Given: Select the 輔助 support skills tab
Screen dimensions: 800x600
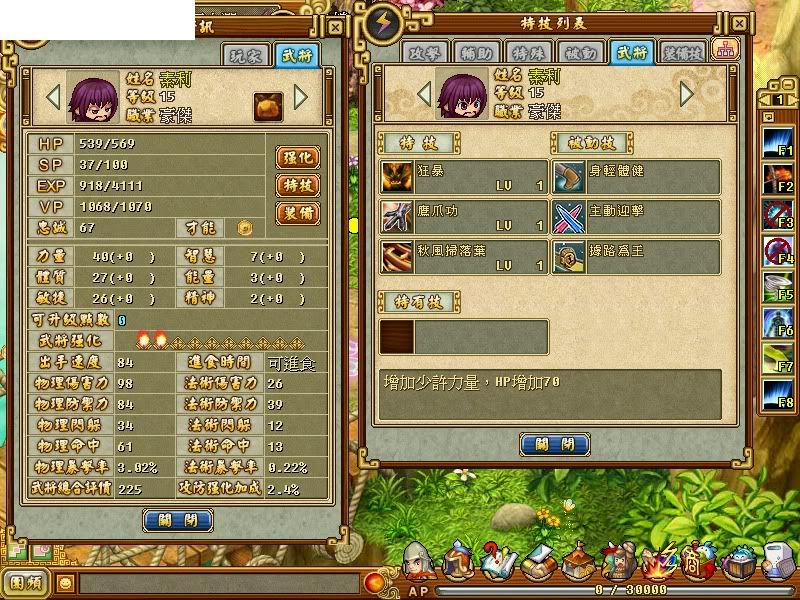Looking at the screenshot, I should [x=477, y=53].
